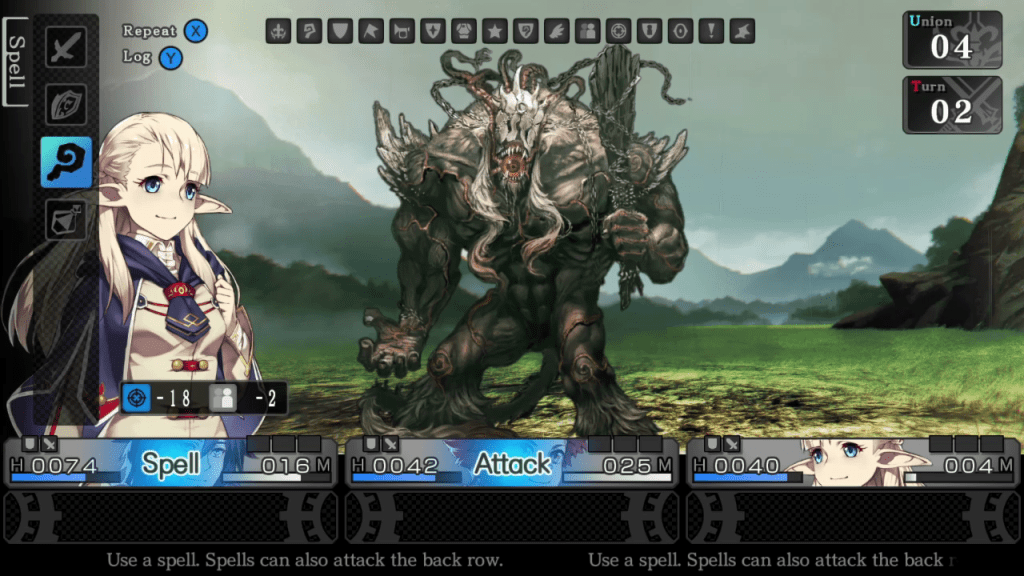This screenshot has height=576, width=1024.
Task: Click the flag icon in the top row
Action: [x=371, y=31]
